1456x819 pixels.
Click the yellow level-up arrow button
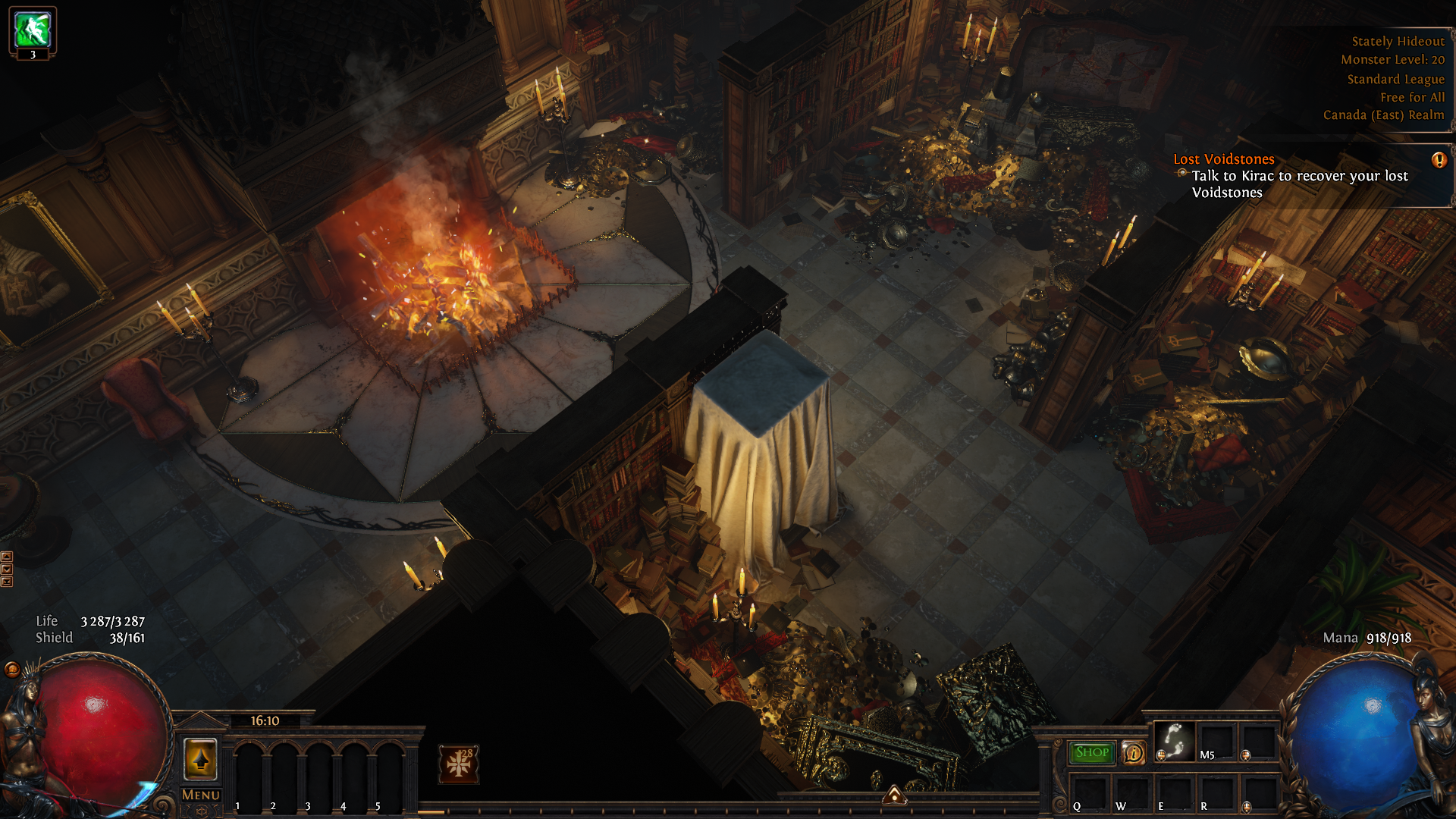click(200, 759)
